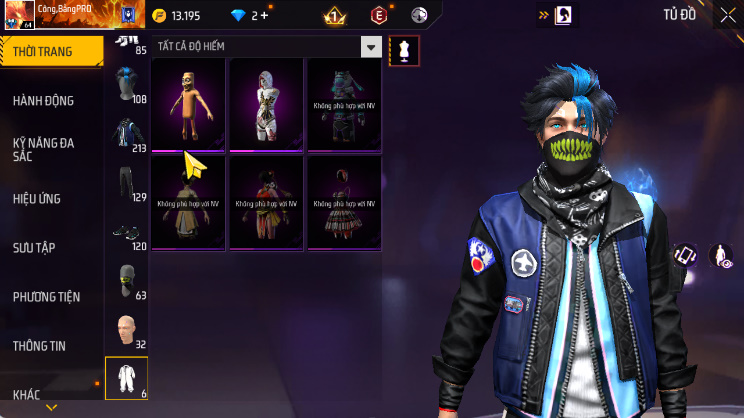Image resolution: width=744 pixels, height=418 pixels.
Task: Select the jacket category with 213 items
Action: tap(127, 135)
